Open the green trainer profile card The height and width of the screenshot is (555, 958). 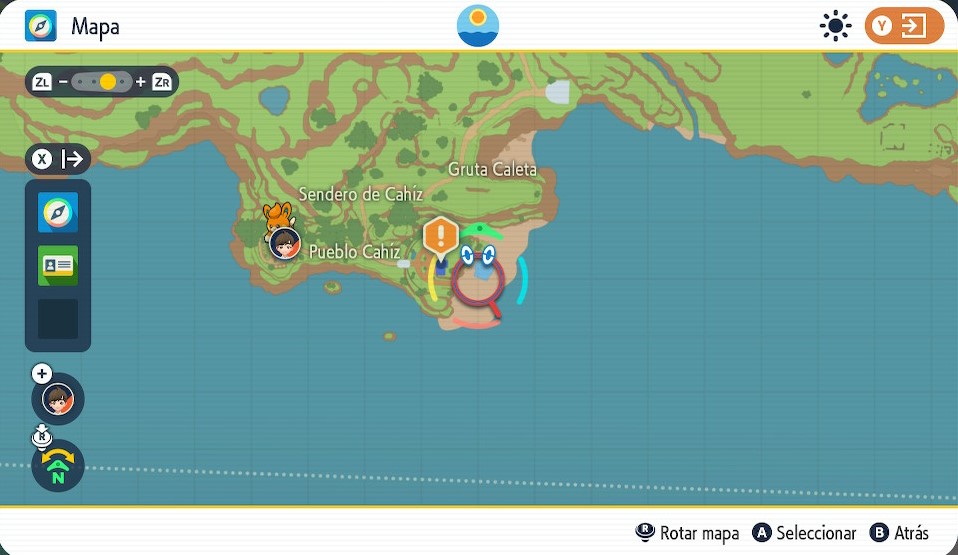tap(58, 266)
